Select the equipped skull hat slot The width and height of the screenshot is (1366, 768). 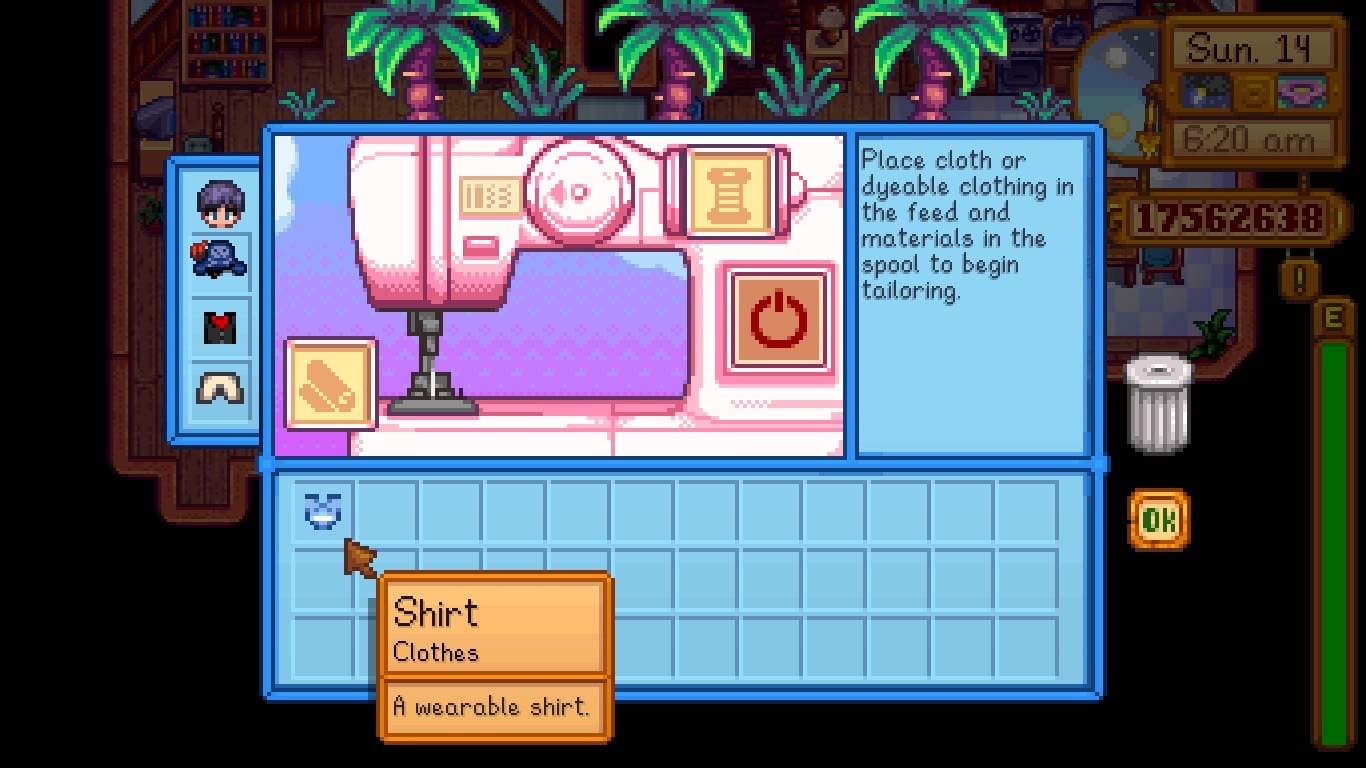[220, 258]
